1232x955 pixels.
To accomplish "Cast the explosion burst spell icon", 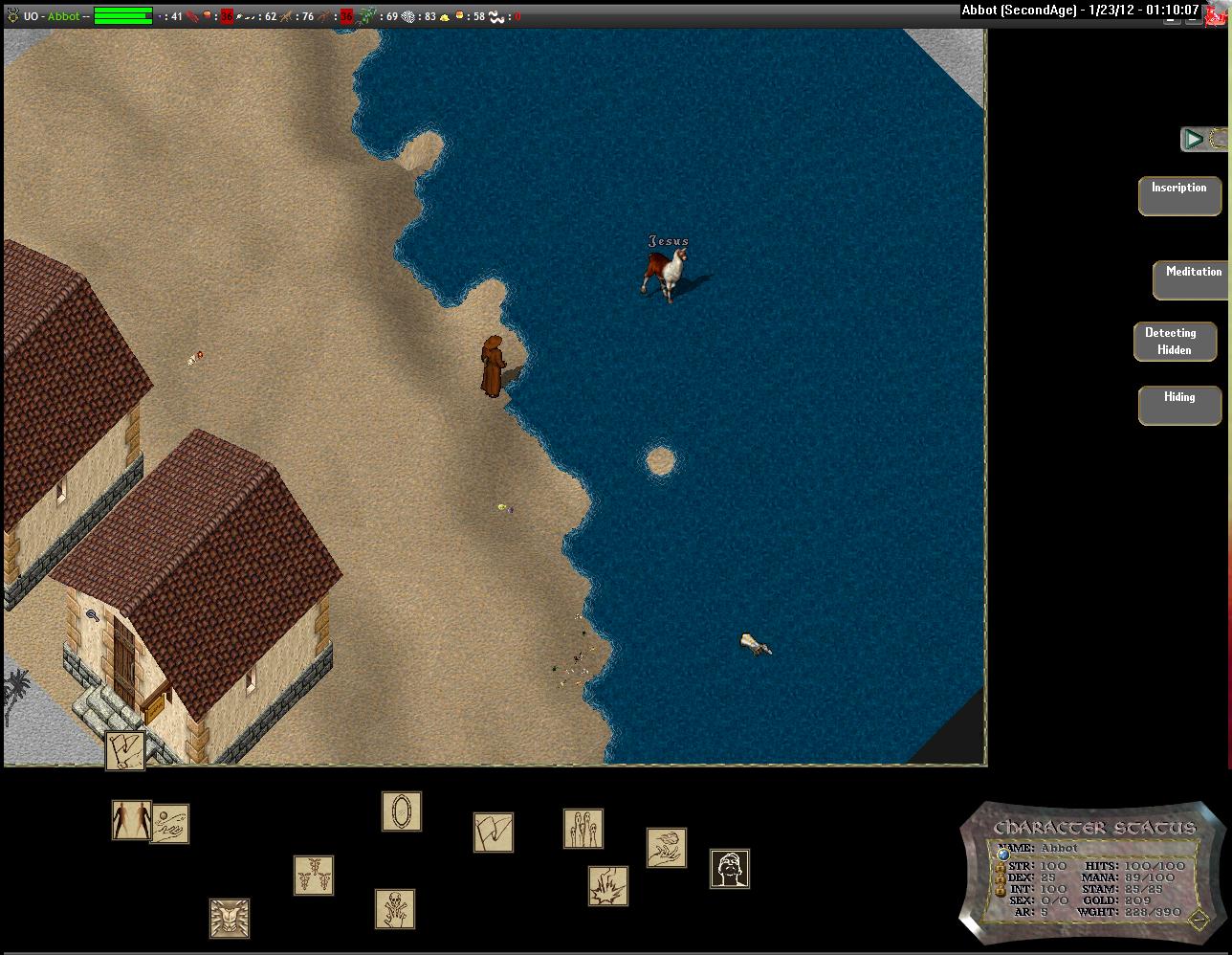I will 608,886.
